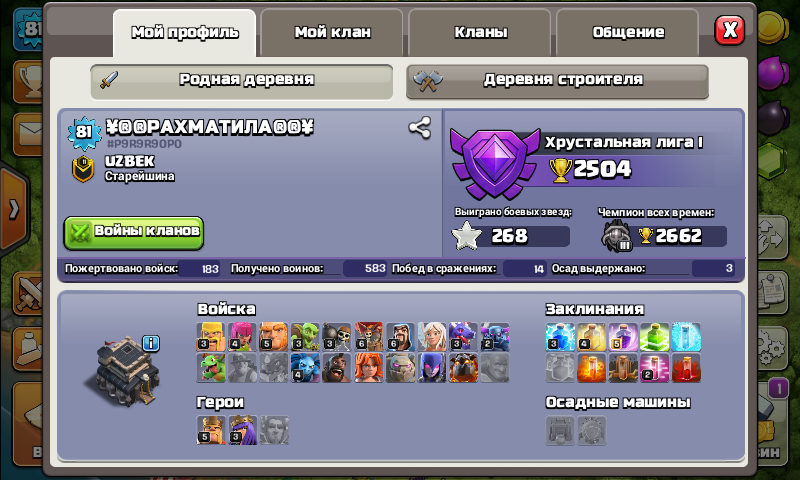Tap the Crystal League purple badge
800x480 pixels.
490,165
